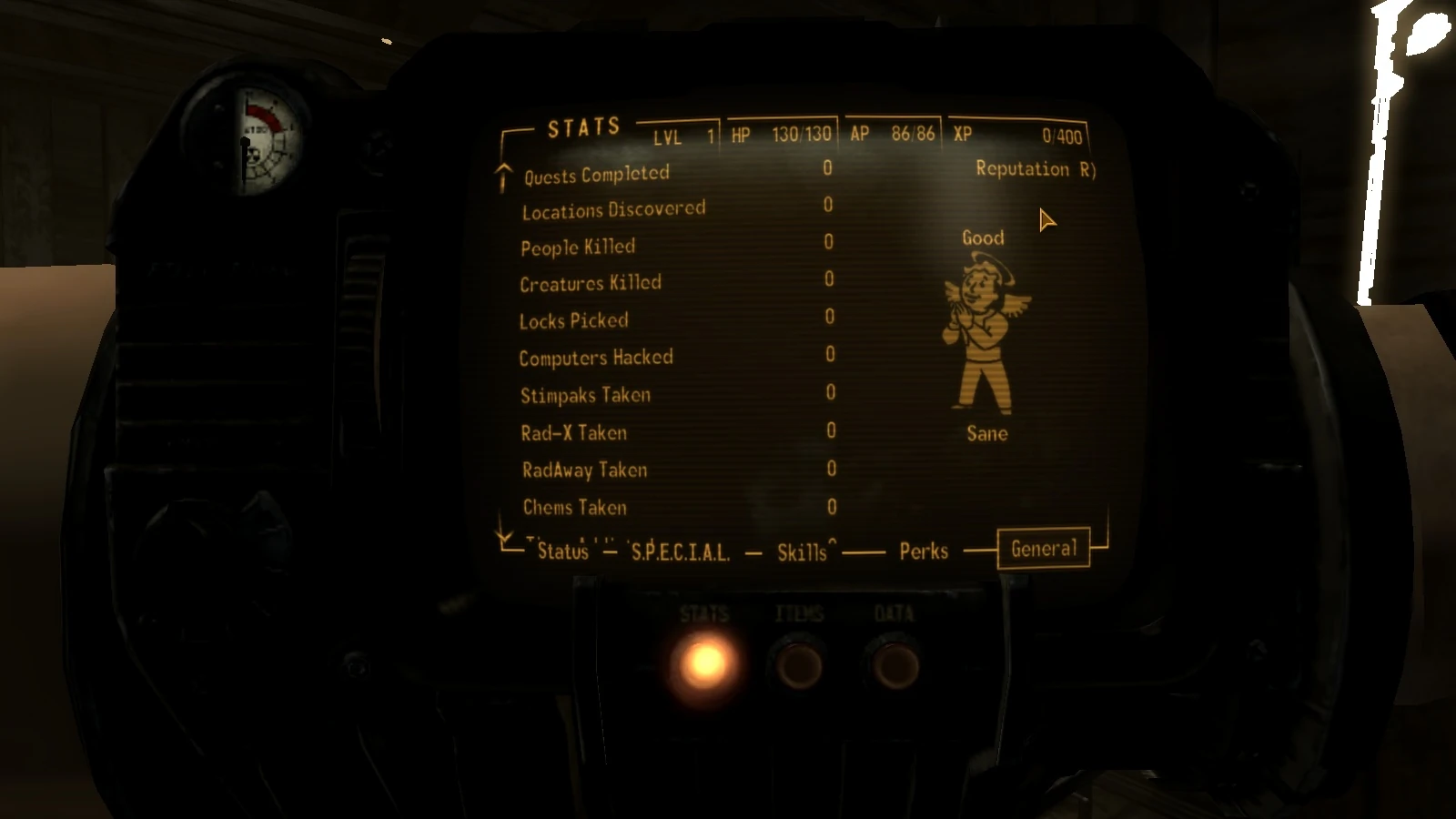Select the People Killed stat row
This screenshot has width=1456, height=819.
click(x=577, y=246)
